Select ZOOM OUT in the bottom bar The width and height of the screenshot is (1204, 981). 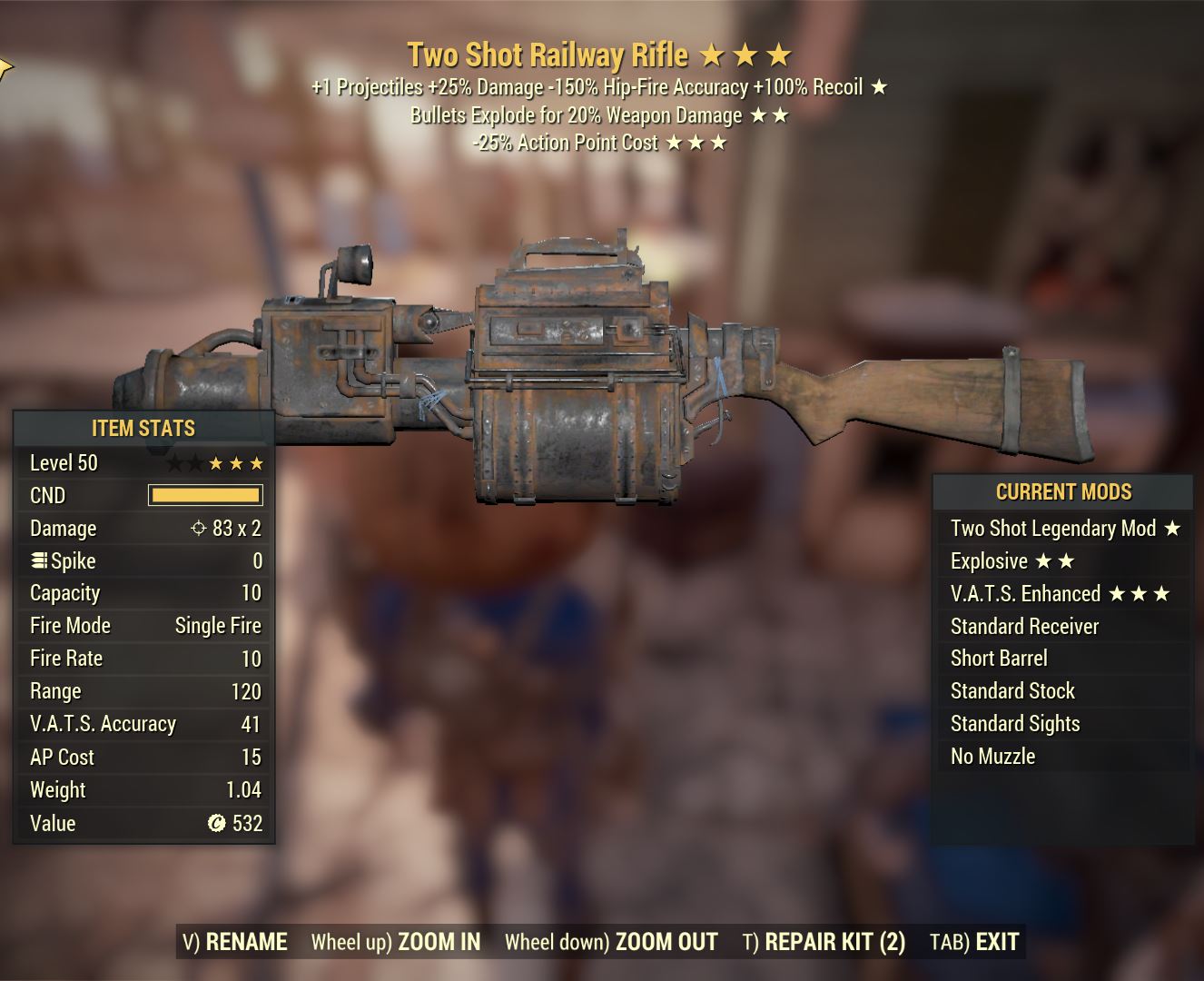tap(611, 942)
